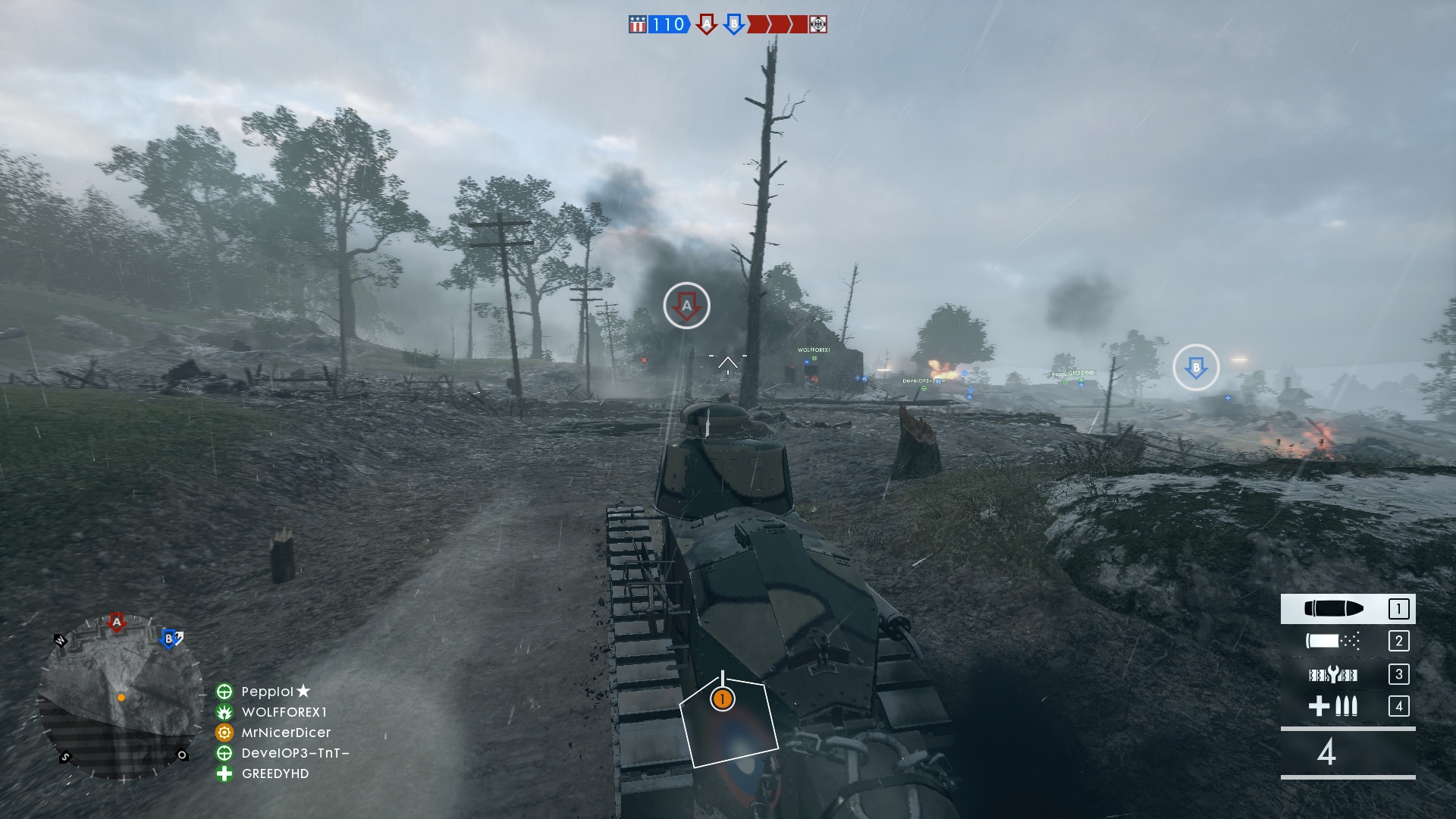Click the blue objective B world marker

[1196, 368]
